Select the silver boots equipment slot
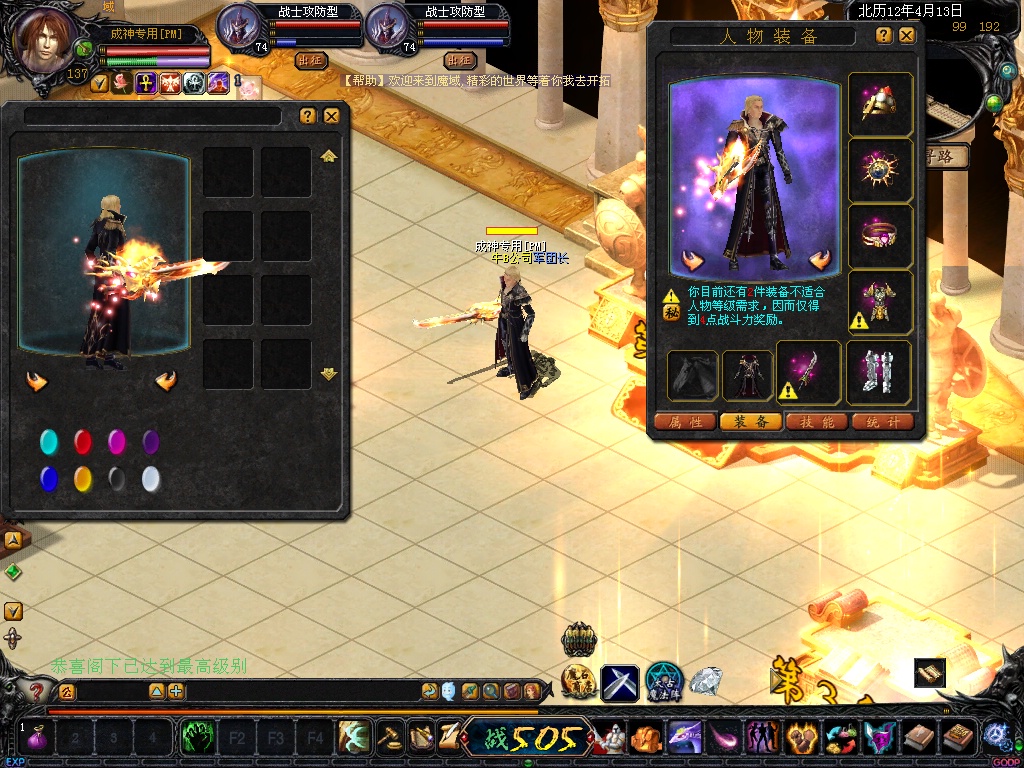The height and width of the screenshot is (768, 1024). coord(879,372)
